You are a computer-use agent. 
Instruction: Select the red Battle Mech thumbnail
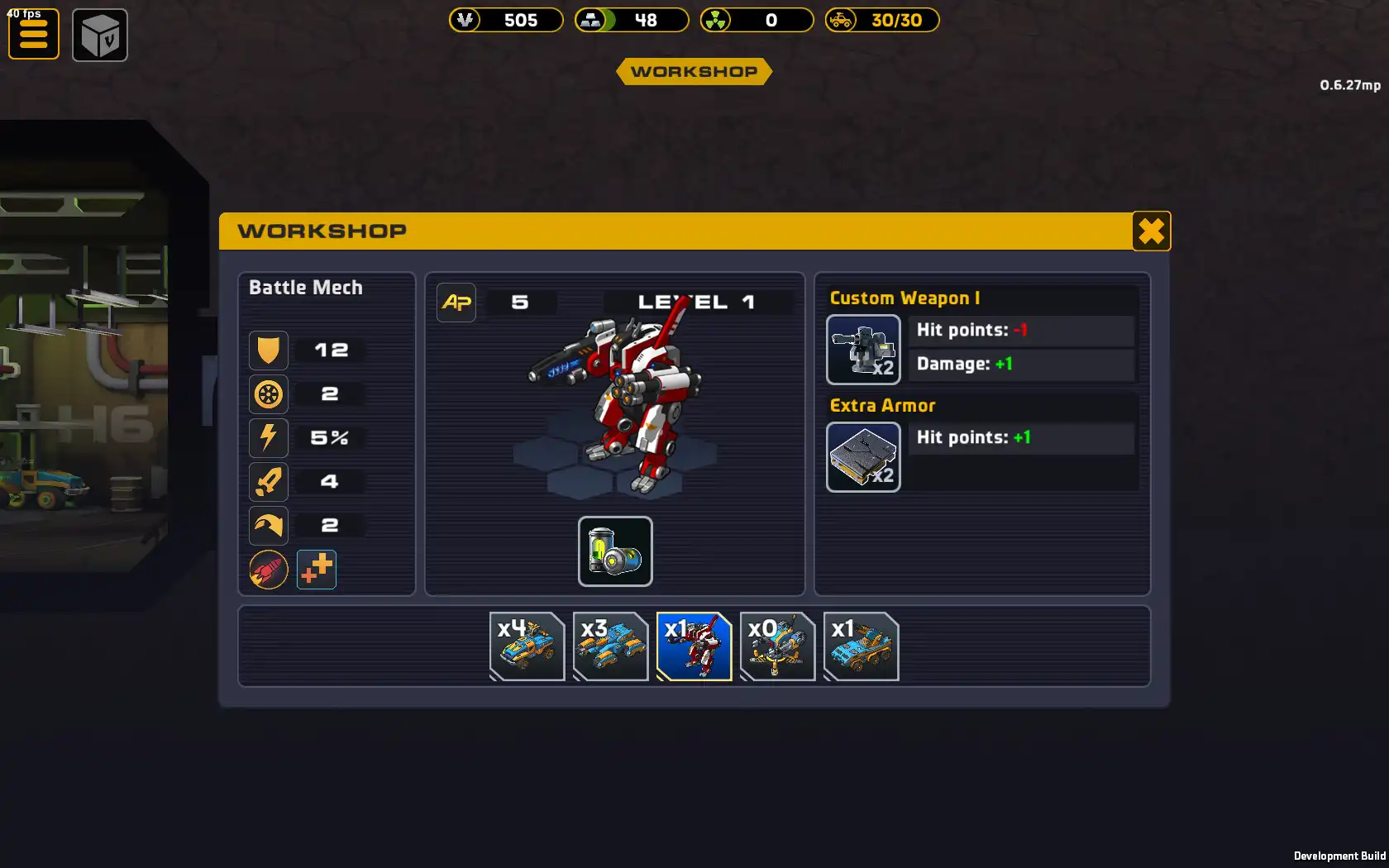tap(694, 646)
